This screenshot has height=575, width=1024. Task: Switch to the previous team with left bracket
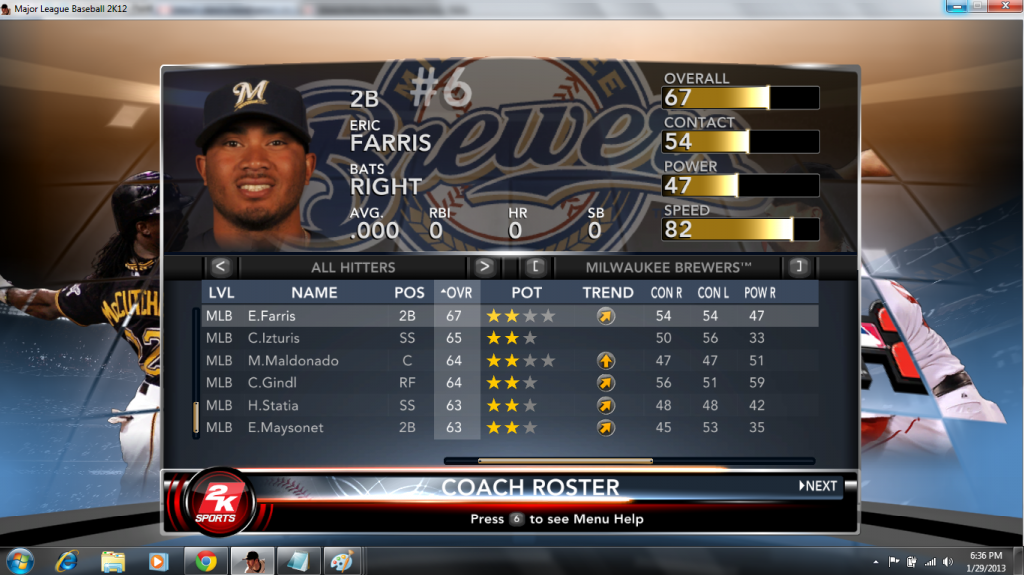point(535,267)
